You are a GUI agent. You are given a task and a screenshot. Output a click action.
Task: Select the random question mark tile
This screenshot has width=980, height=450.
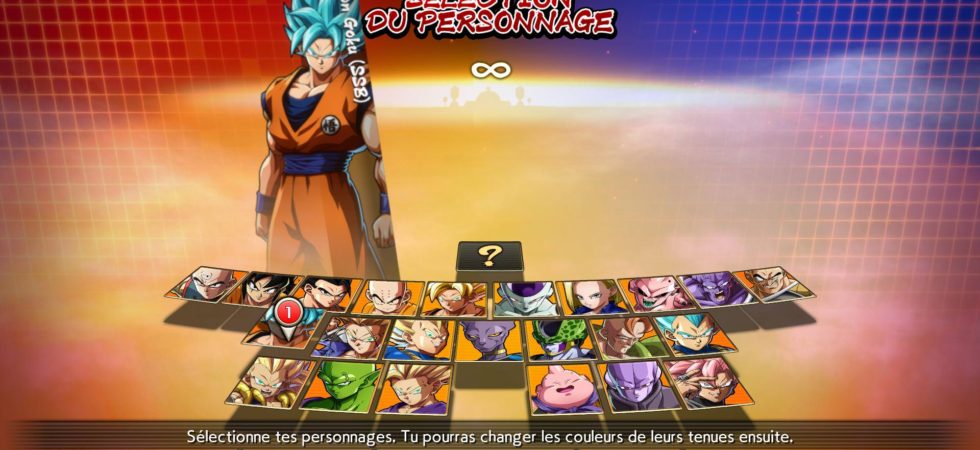click(x=488, y=255)
